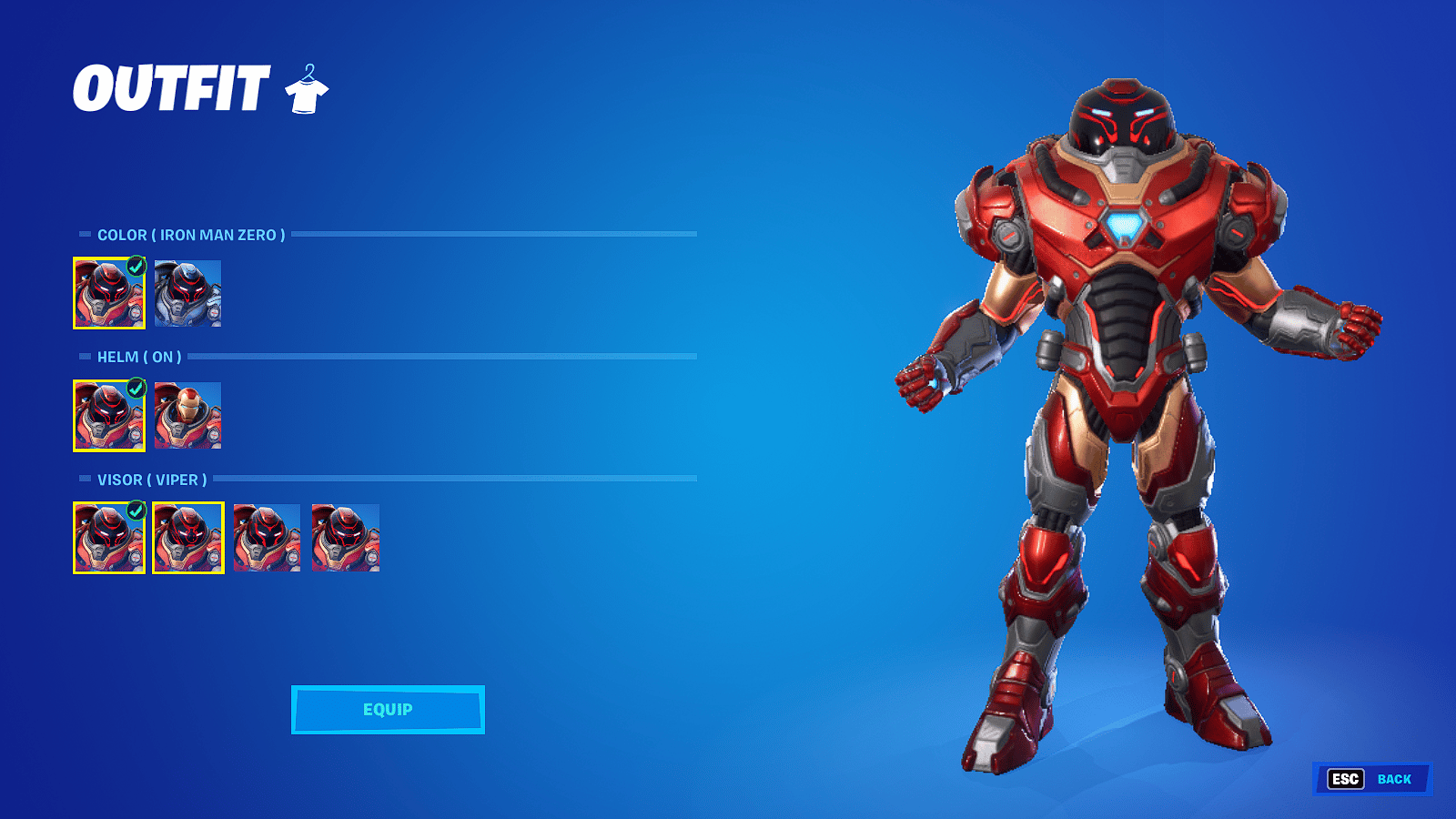Toggle the checkmark on the selected color
This screenshot has width=1456, height=819.
point(136,267)
